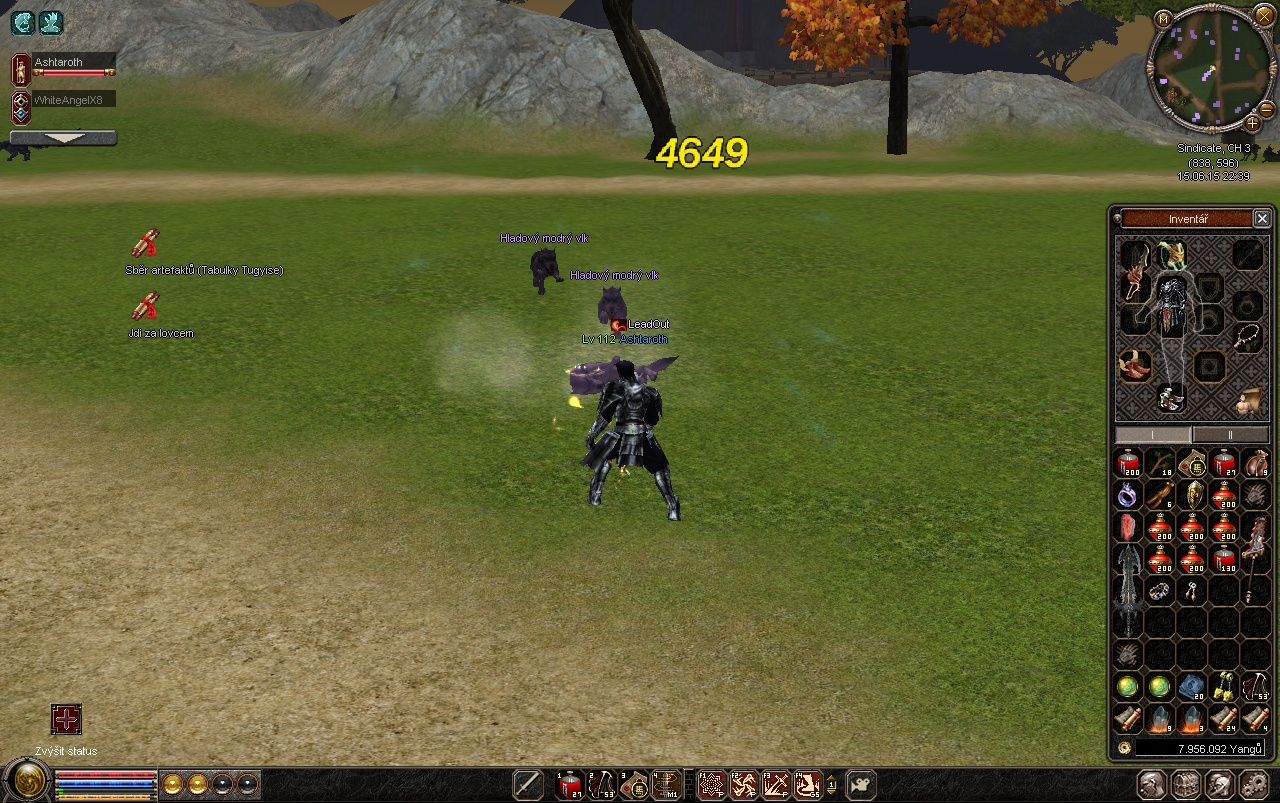
Task: Open the world map with M button
Action: tap(1163, 19)
